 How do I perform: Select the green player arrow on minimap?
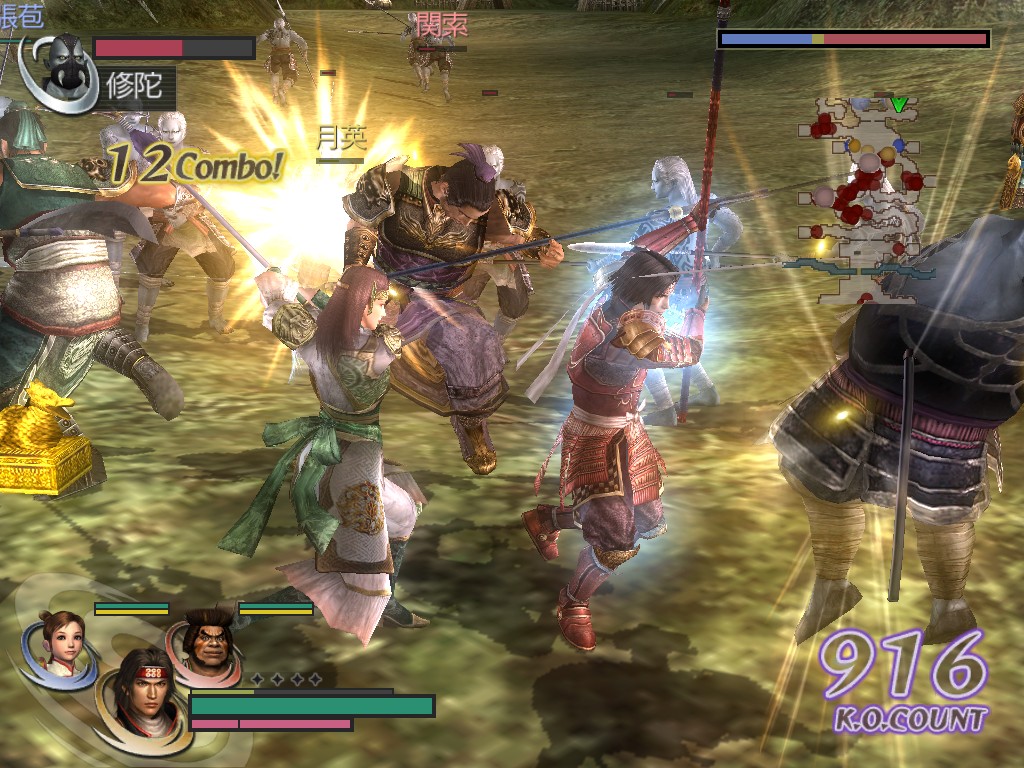click(899, 104)
